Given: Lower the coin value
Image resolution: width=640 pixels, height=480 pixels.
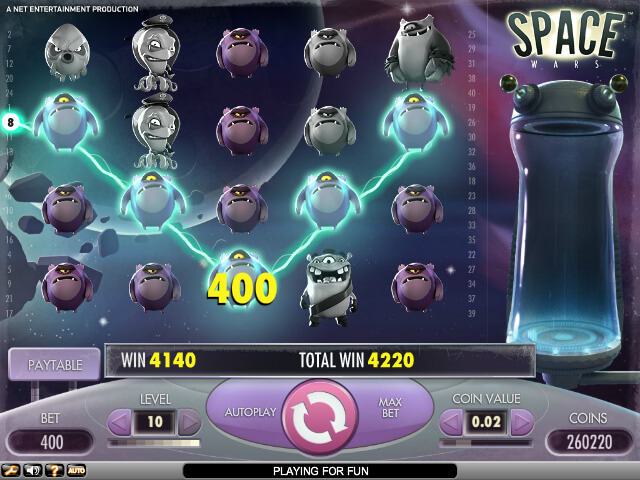Looking at the screenshot, I should [452, 423].
